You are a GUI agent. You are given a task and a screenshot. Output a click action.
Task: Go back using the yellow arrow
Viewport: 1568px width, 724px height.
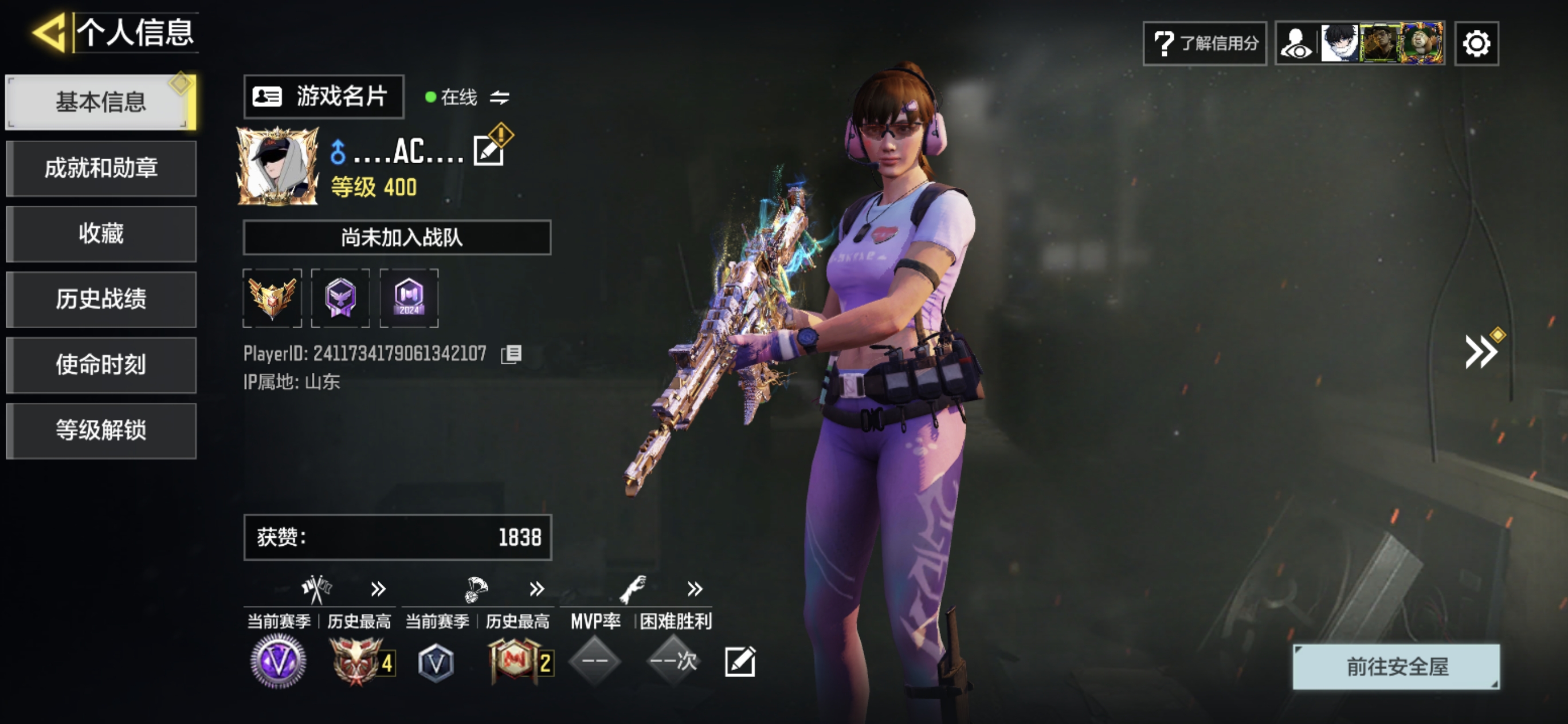coord(50,32)
